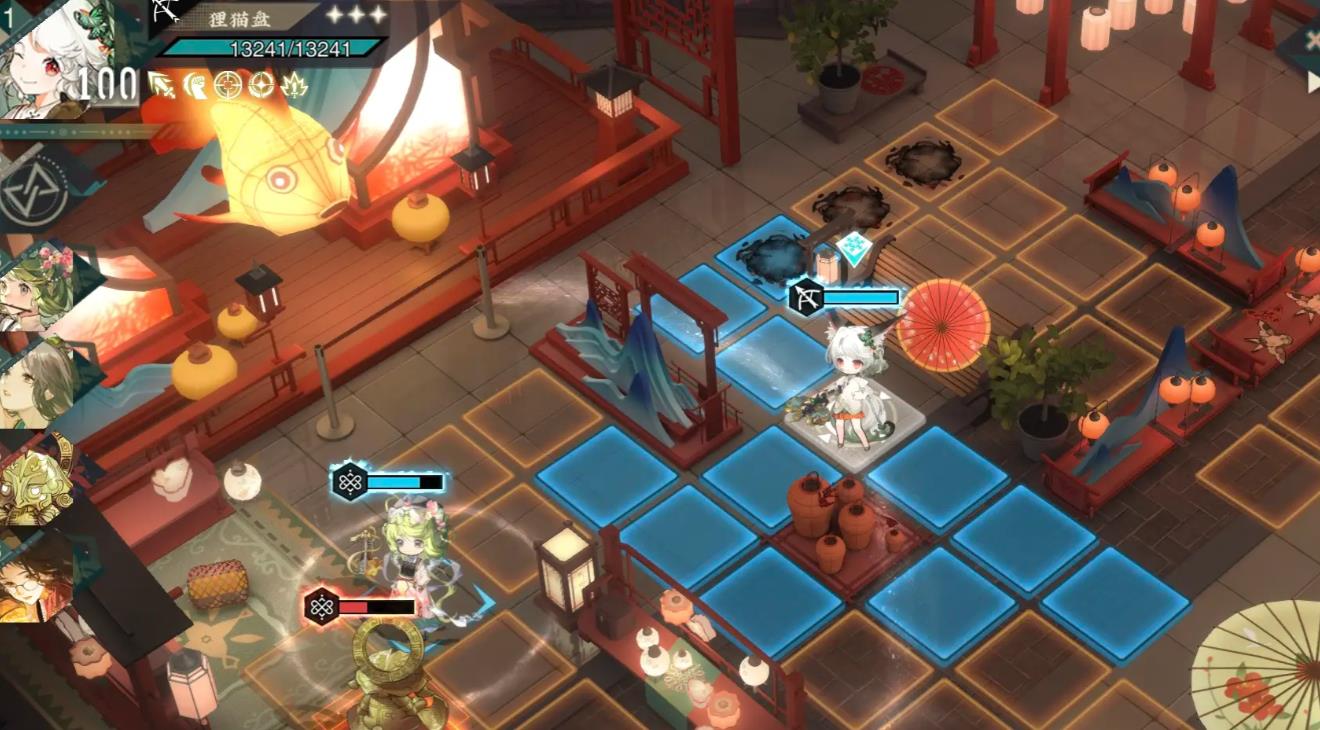Inspect the arrows buff status icon
This screenshot has width=1320, height=730.
click(x=162, y=86)
